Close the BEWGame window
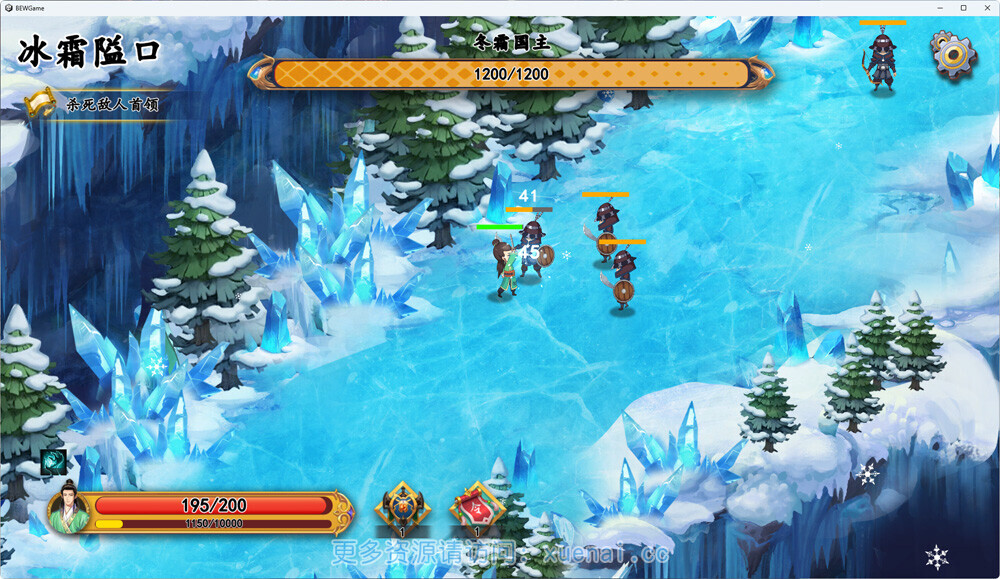 tap(983, 8)
